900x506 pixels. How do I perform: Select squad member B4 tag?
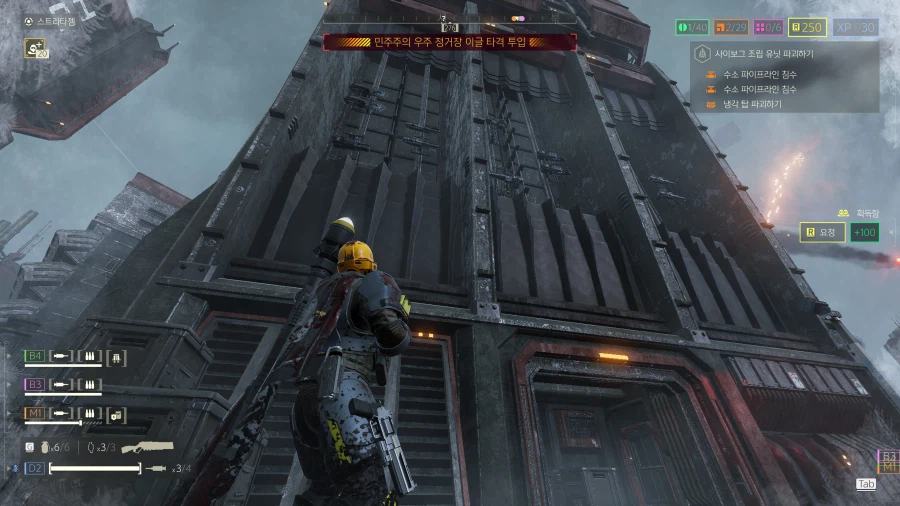click(35, 355)
